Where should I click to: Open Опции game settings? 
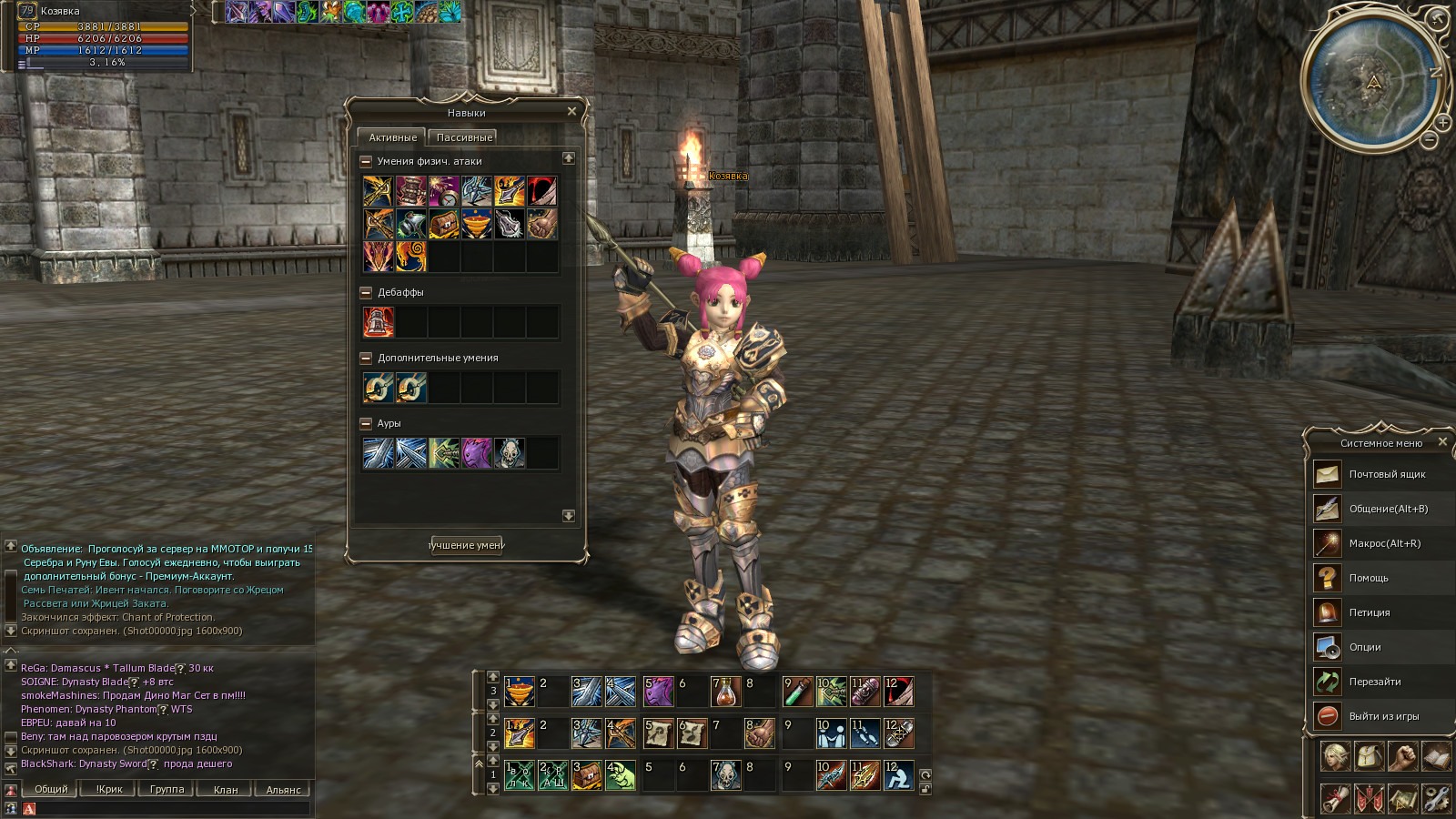point(1364,647)
